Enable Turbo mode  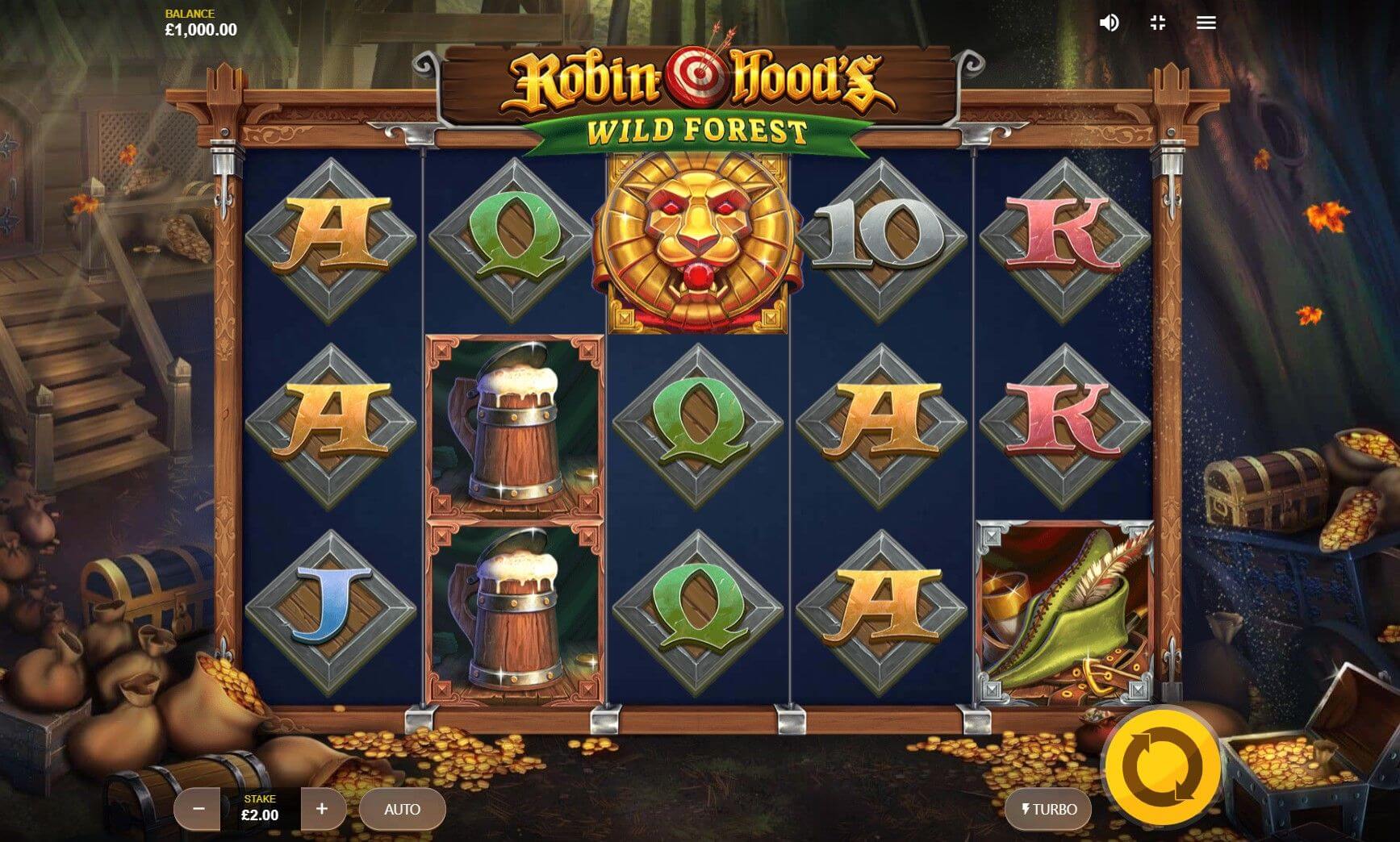[x=1048, y=809]
